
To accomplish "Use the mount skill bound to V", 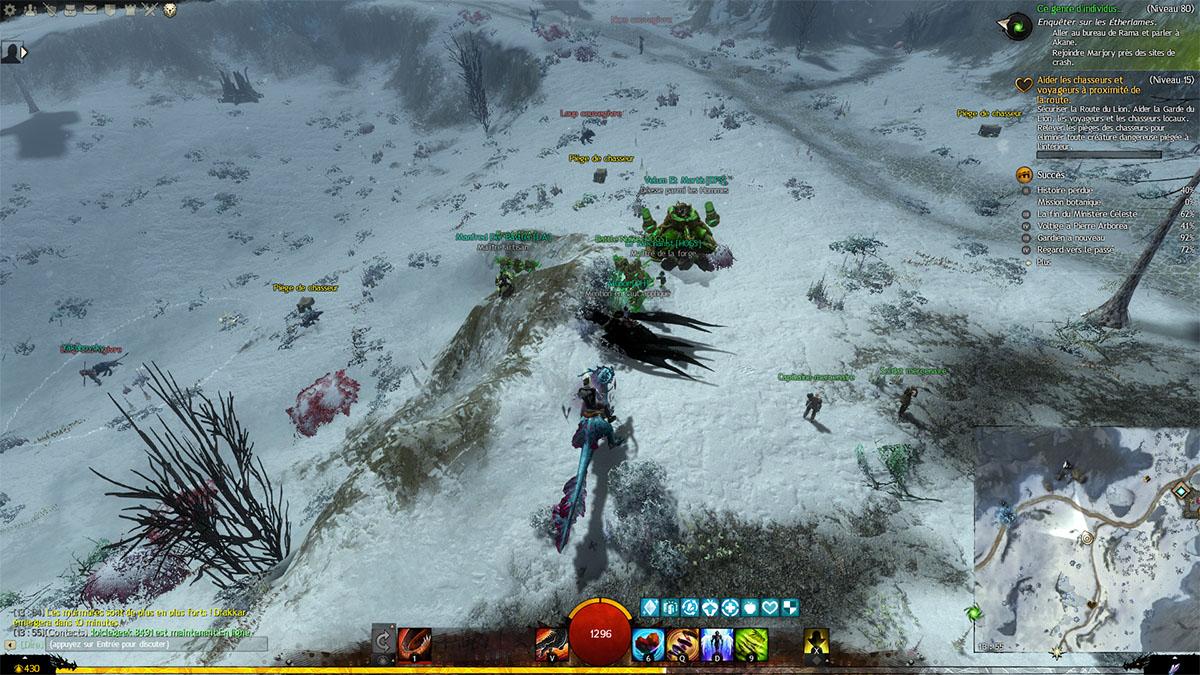I will (x=550, y=643).
